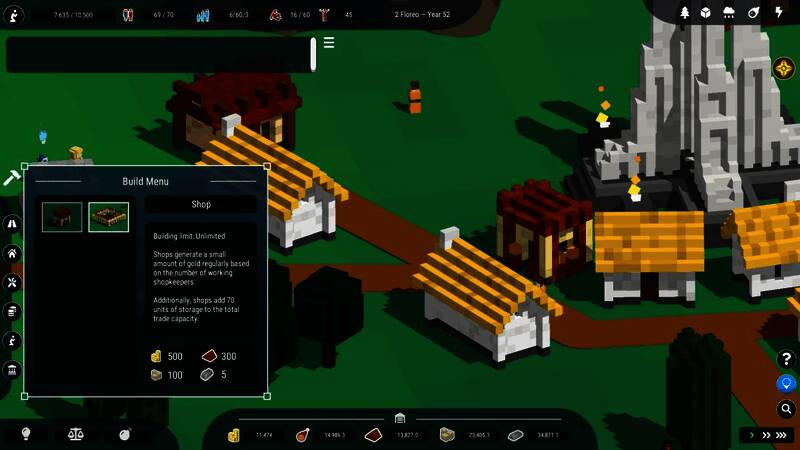Viewport: 800px width, 450px height.
Task: Select the wrench and hammer tools category
Action: point(13,283)
